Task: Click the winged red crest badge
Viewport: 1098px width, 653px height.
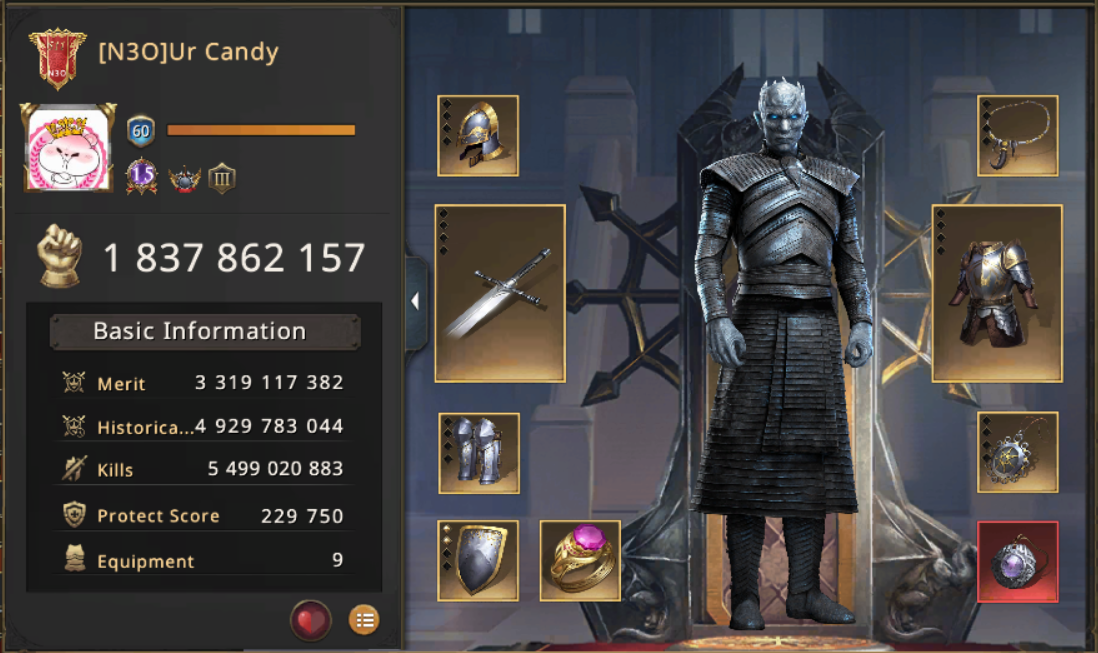Action: [184, 179]
